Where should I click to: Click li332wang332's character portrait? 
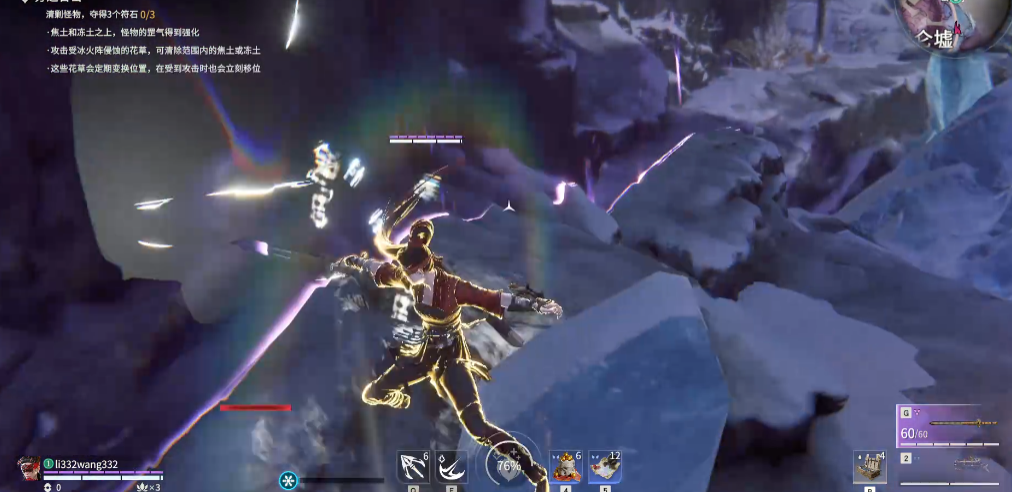[x=29, y=466]
